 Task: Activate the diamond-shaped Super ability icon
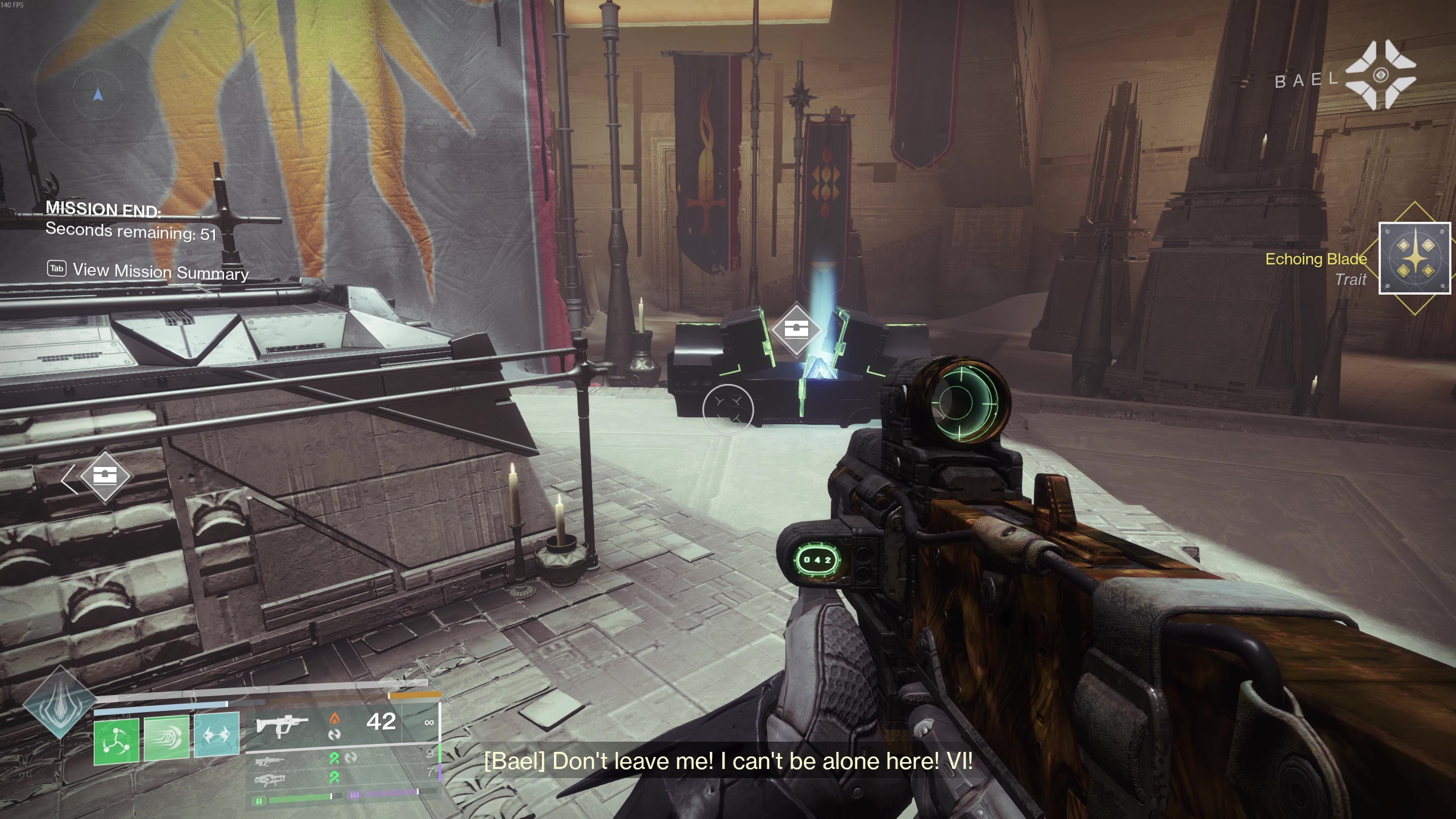(x=60, y=703)
